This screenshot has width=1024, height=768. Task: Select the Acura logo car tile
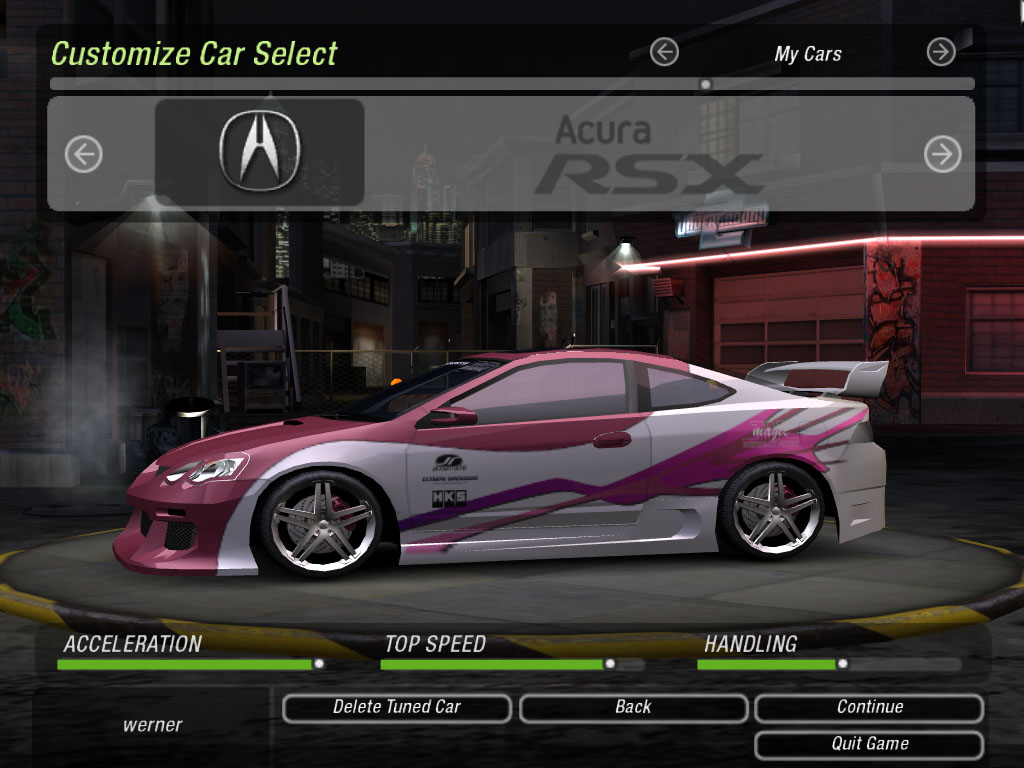(259, 152)
